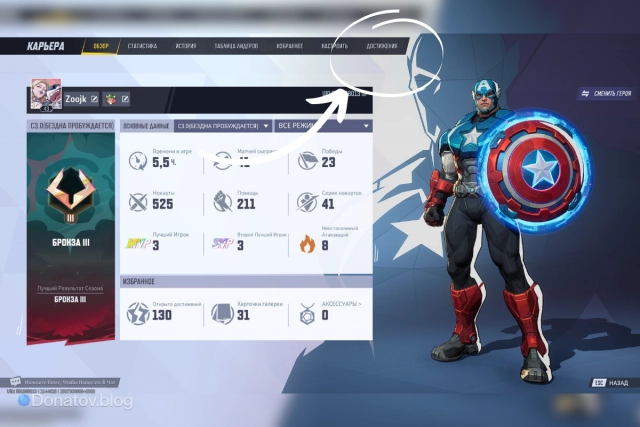Open the chat icon at the bottom

click(16, 382)
